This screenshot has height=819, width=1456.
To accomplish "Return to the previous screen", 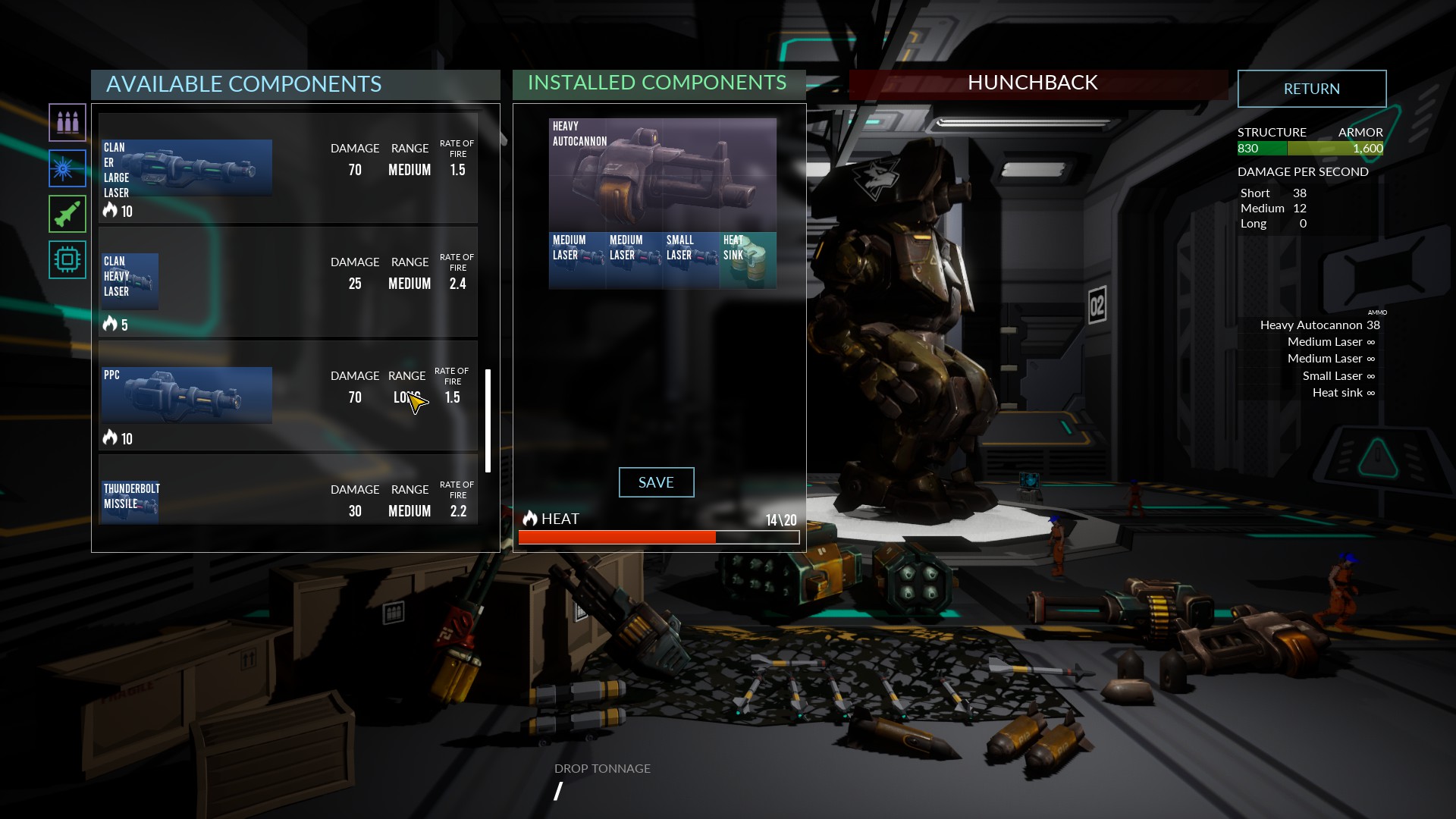I will click(x=1311, y=89).
